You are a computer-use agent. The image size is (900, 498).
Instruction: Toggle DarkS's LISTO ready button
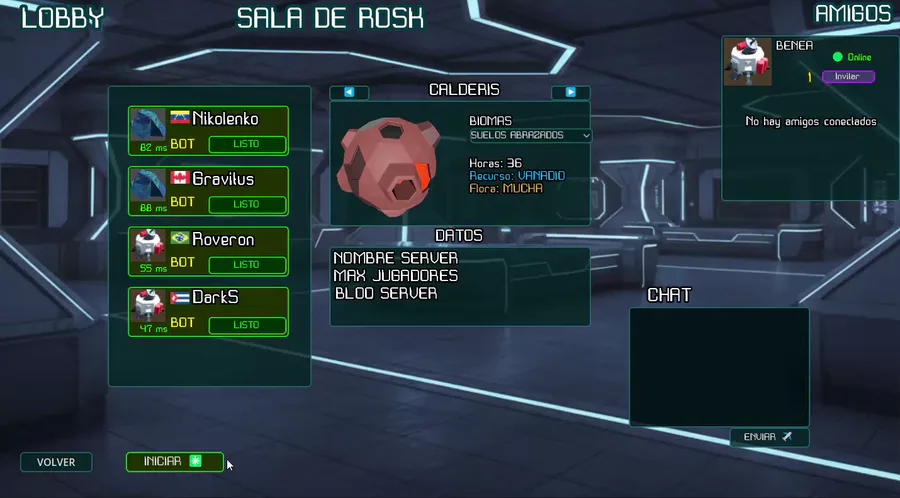(x=246, y=325)
